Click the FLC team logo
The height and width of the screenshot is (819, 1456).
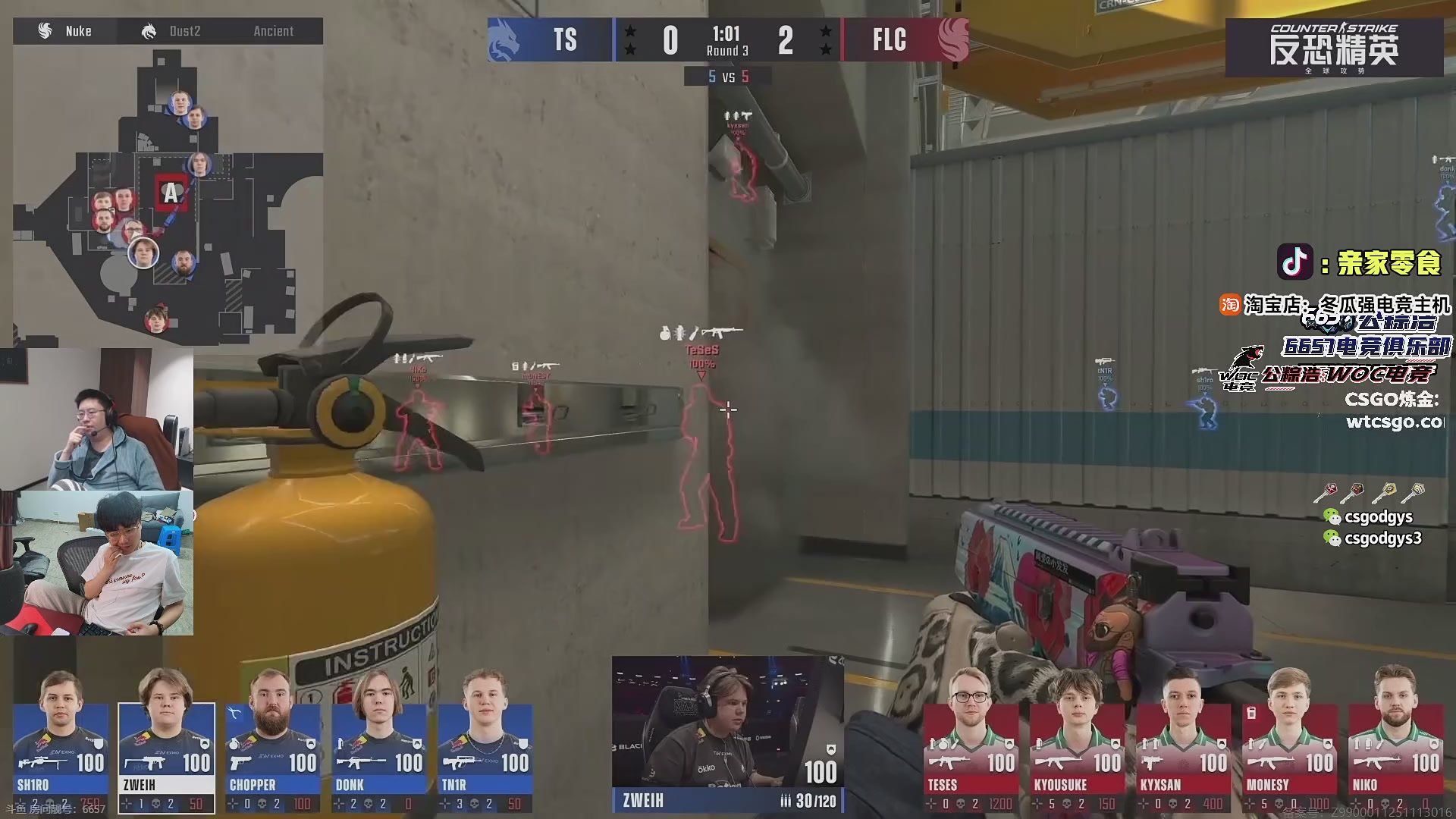(x=952, y=39)
